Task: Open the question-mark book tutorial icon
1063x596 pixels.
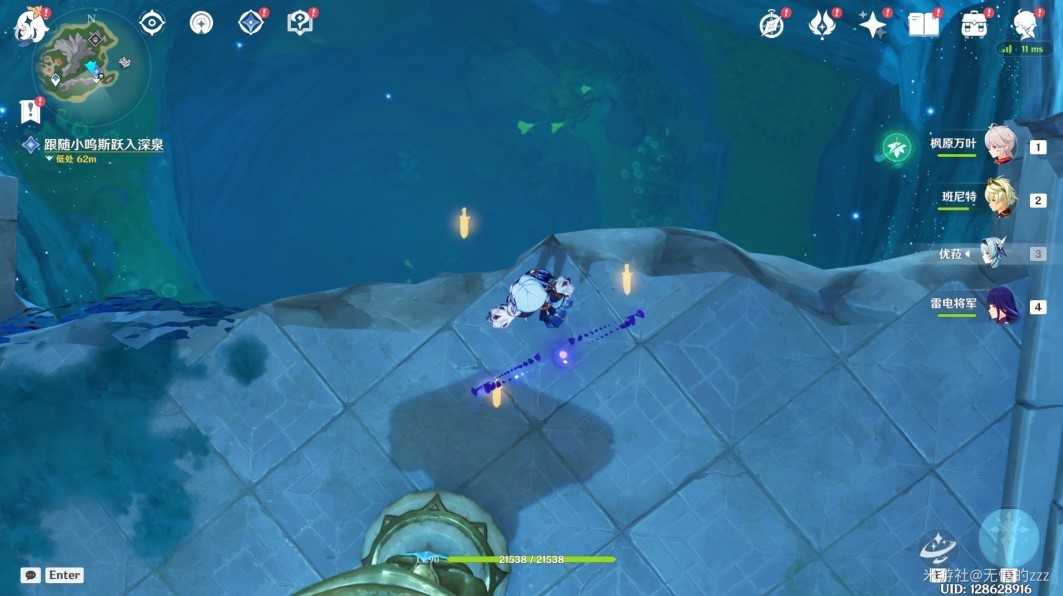Action: tap(299, 22)
